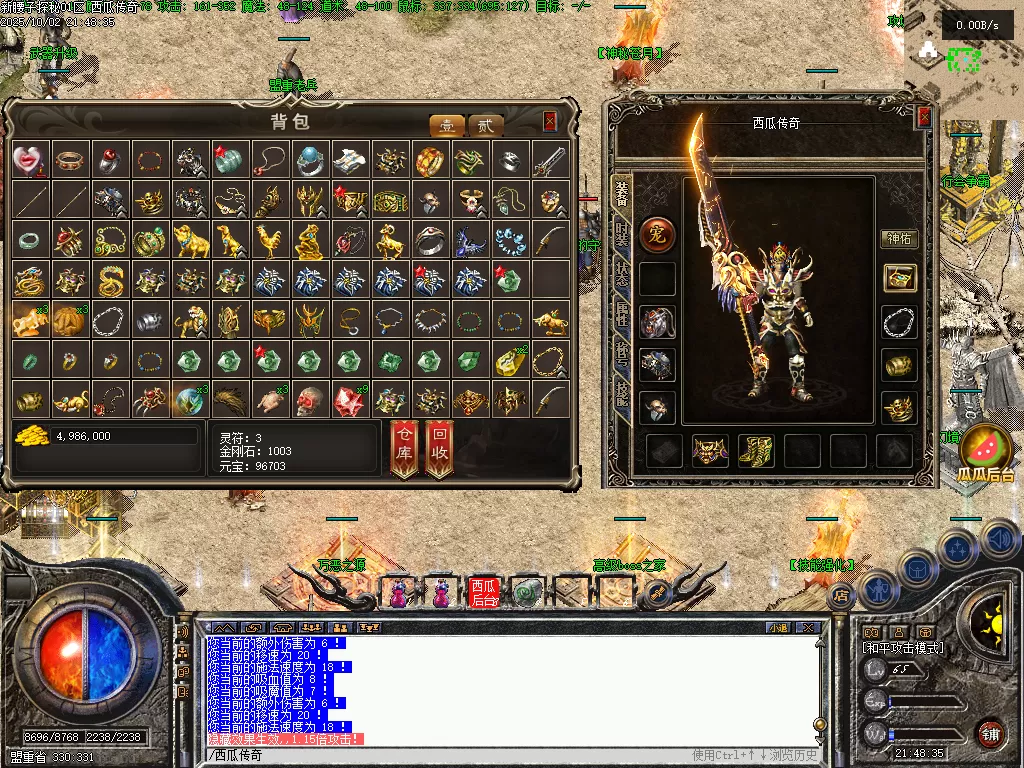Click the red 西瓜后台 hotbar slot

(x=484, y=593)
